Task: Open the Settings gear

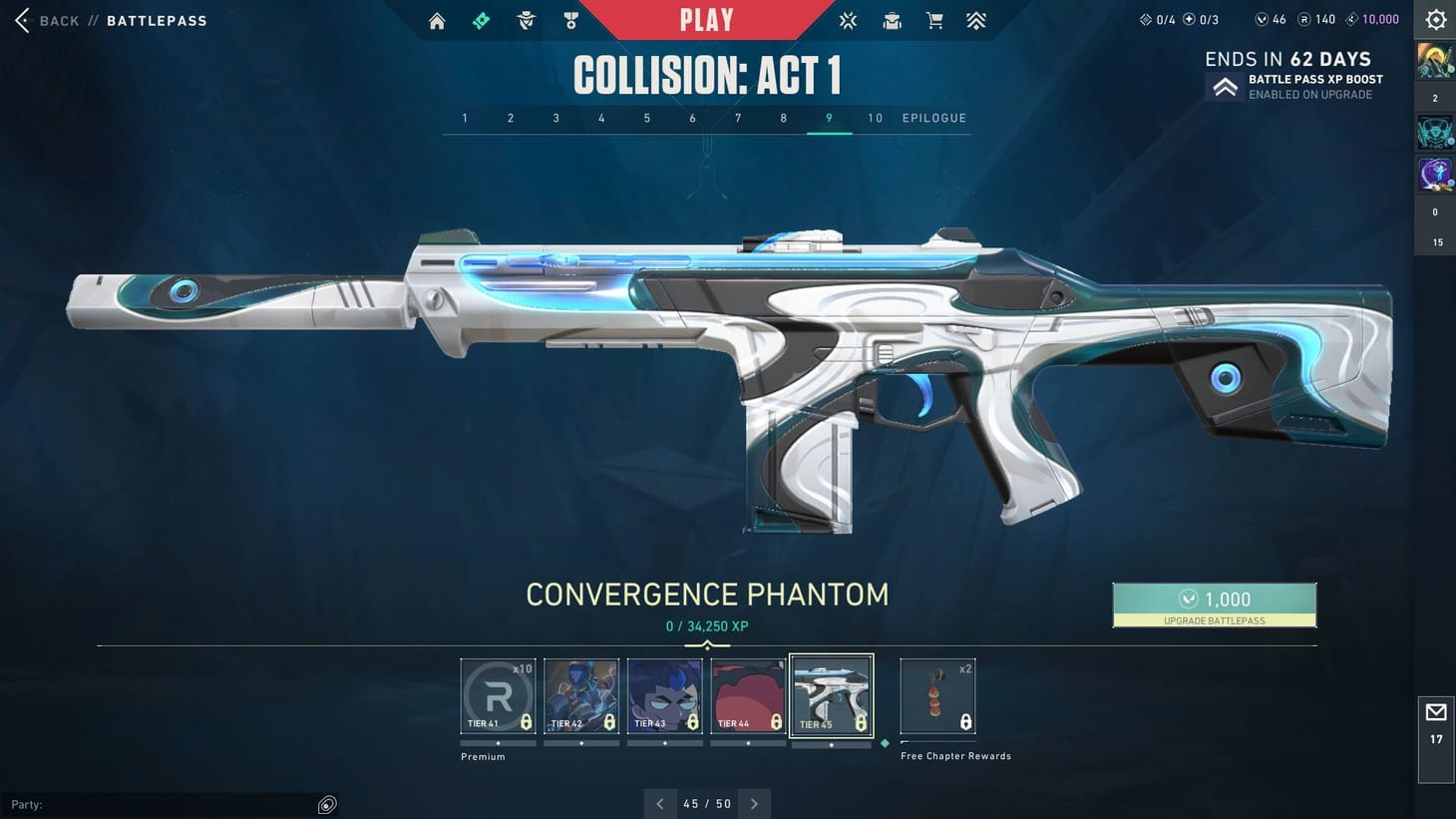Action: tap(1434, 18)
